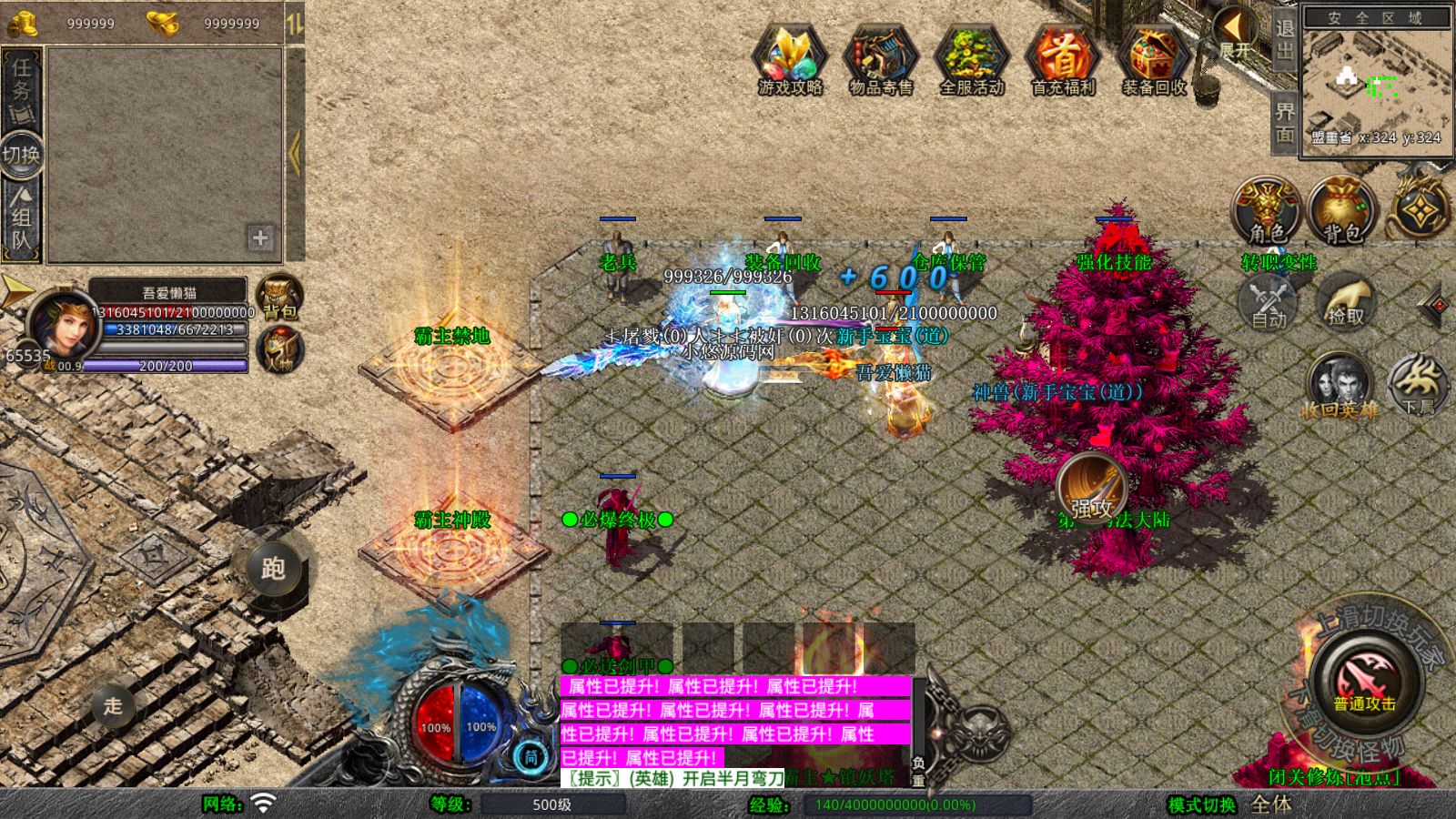Click the 展开 expand arrow button
The height and width of the screenshot is (819, 1456).
(1235, 33)
